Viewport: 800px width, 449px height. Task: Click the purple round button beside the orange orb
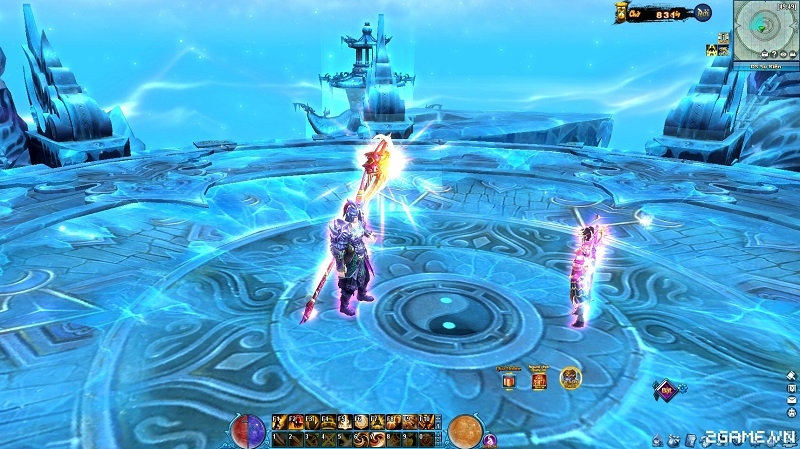coord(491,438)
